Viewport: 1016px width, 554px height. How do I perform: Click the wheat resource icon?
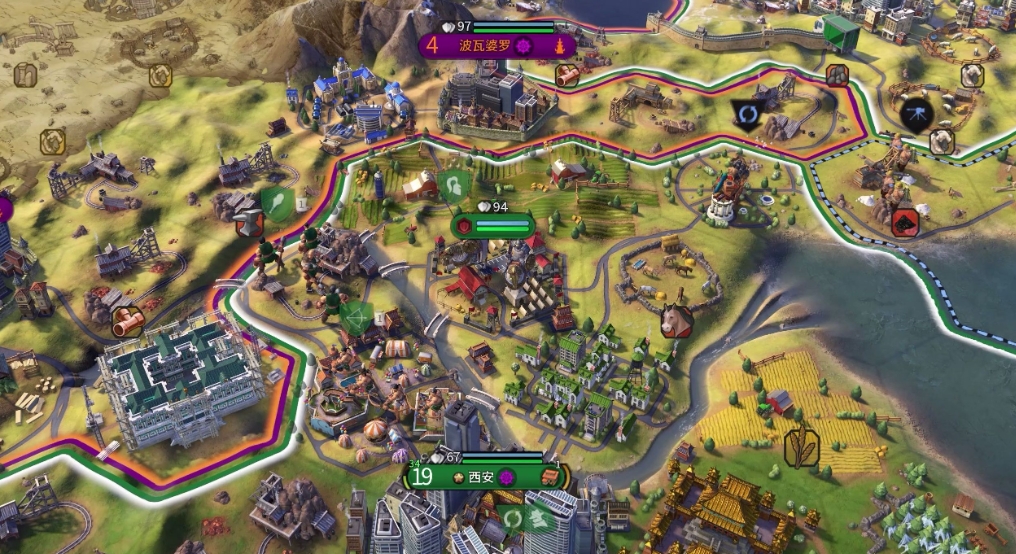pos(801,447)
